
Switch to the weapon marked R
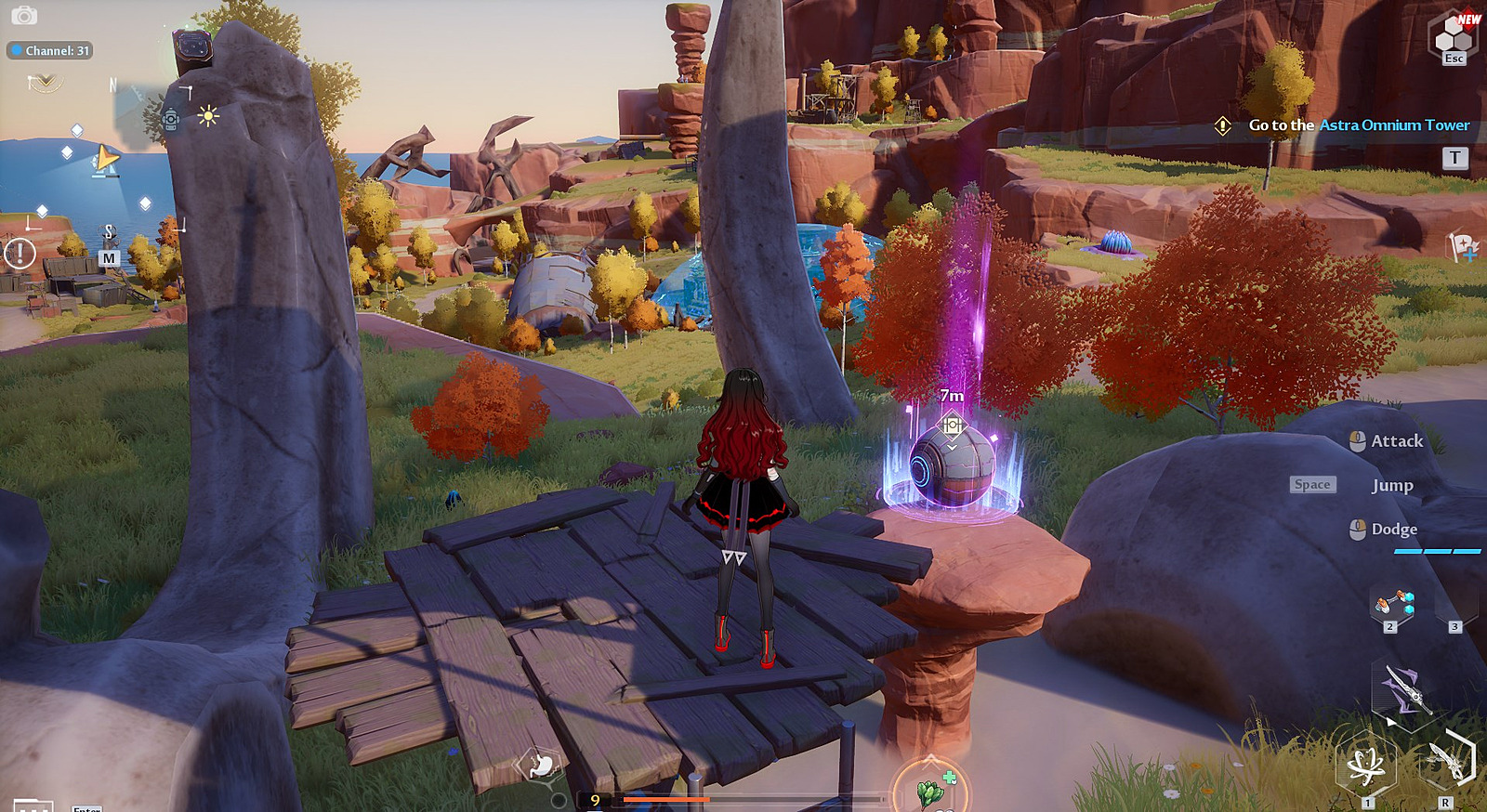(1448, 762)
